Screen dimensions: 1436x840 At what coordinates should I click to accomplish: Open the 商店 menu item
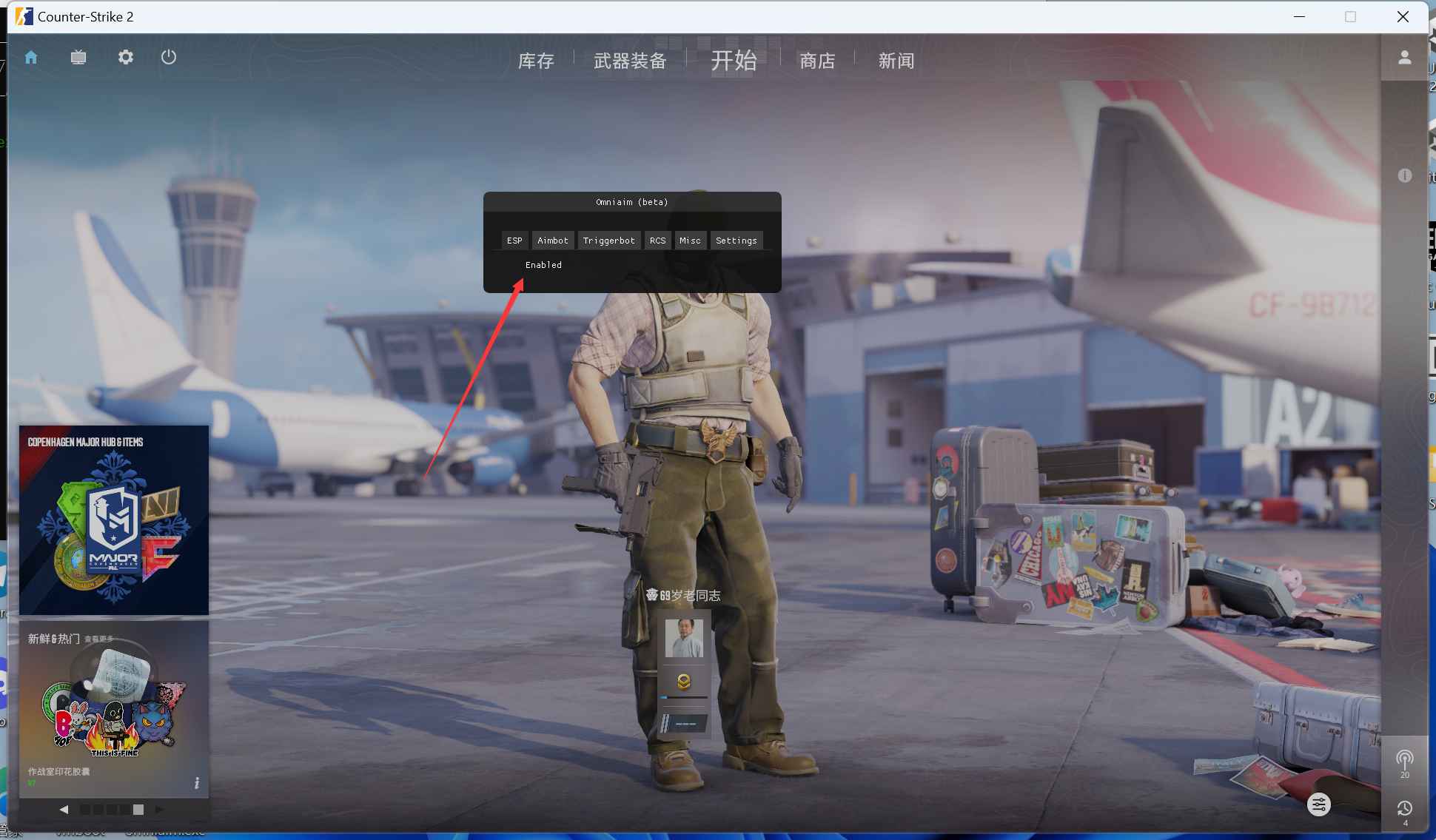tap(817, 61)
